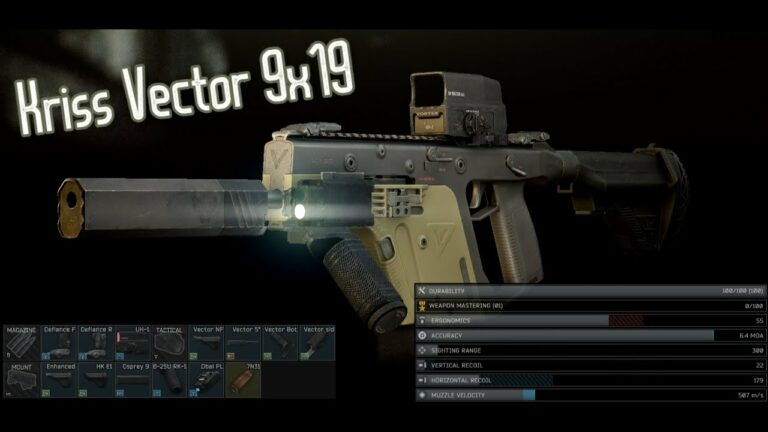Choose the 7N31 ammo slot
This screenshot has height=432, width=768.
tap(244, 380)
